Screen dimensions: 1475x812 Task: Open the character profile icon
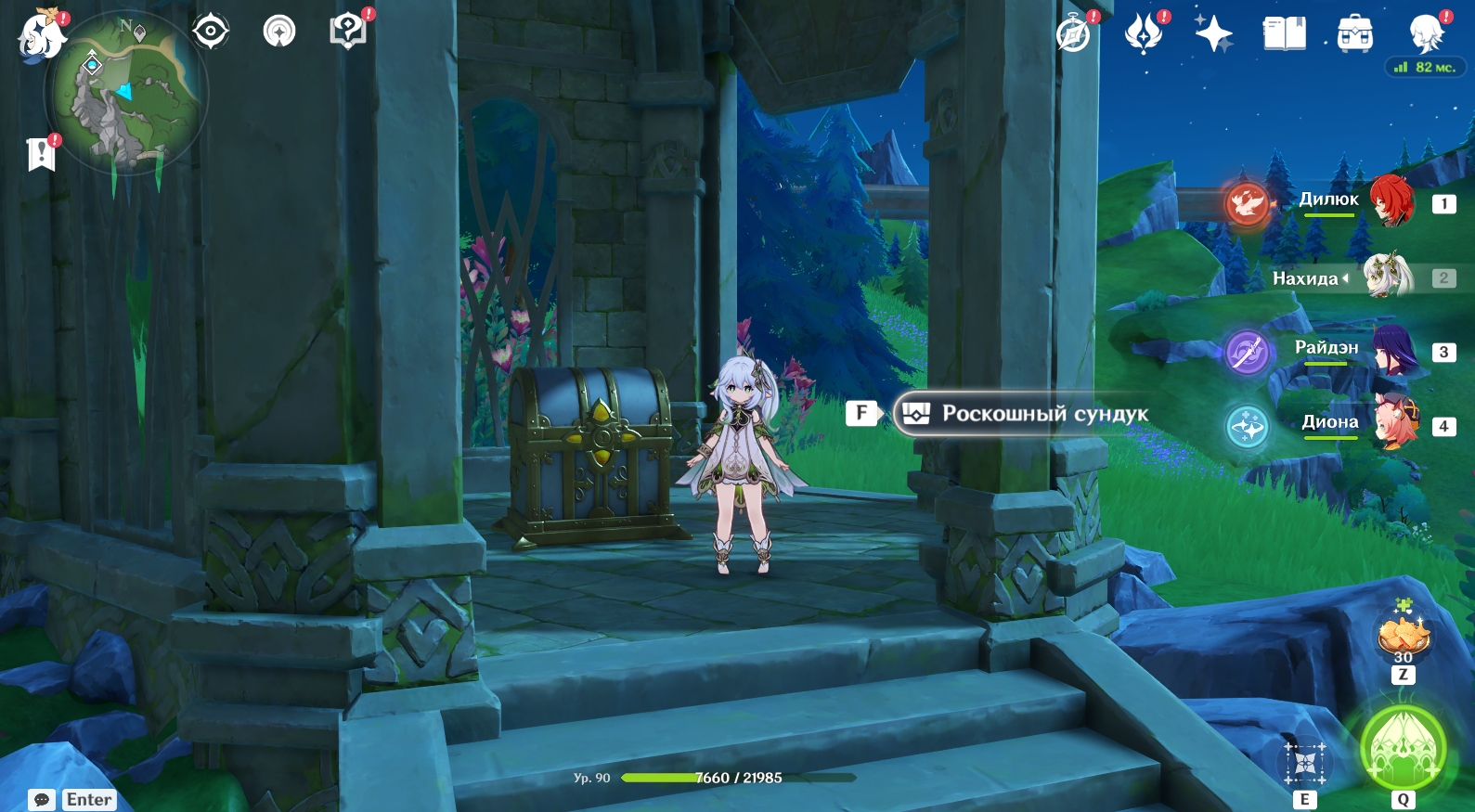pyautogui.click(x=1426, y=34)
